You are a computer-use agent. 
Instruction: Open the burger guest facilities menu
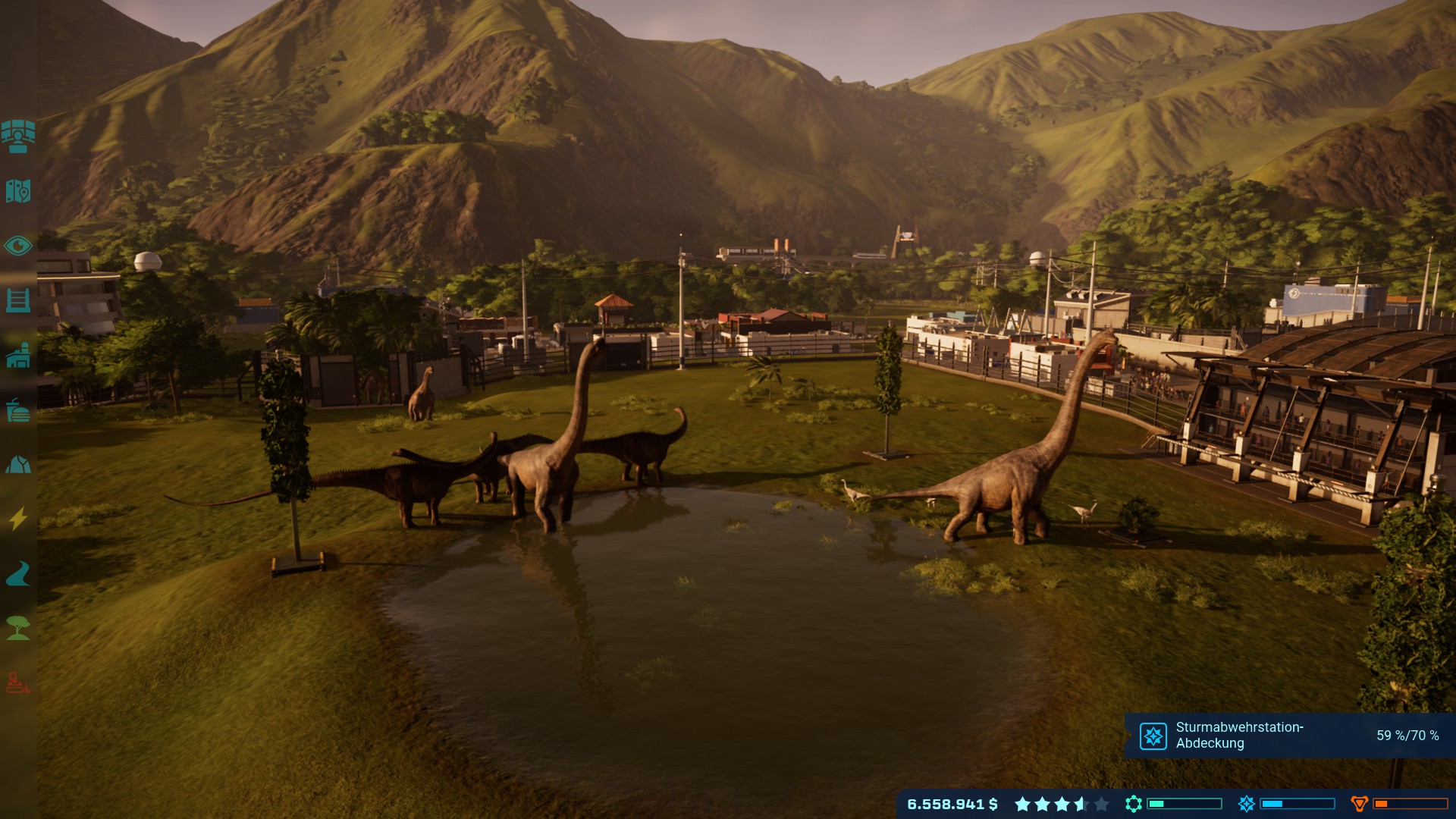(x=18, y=410)
